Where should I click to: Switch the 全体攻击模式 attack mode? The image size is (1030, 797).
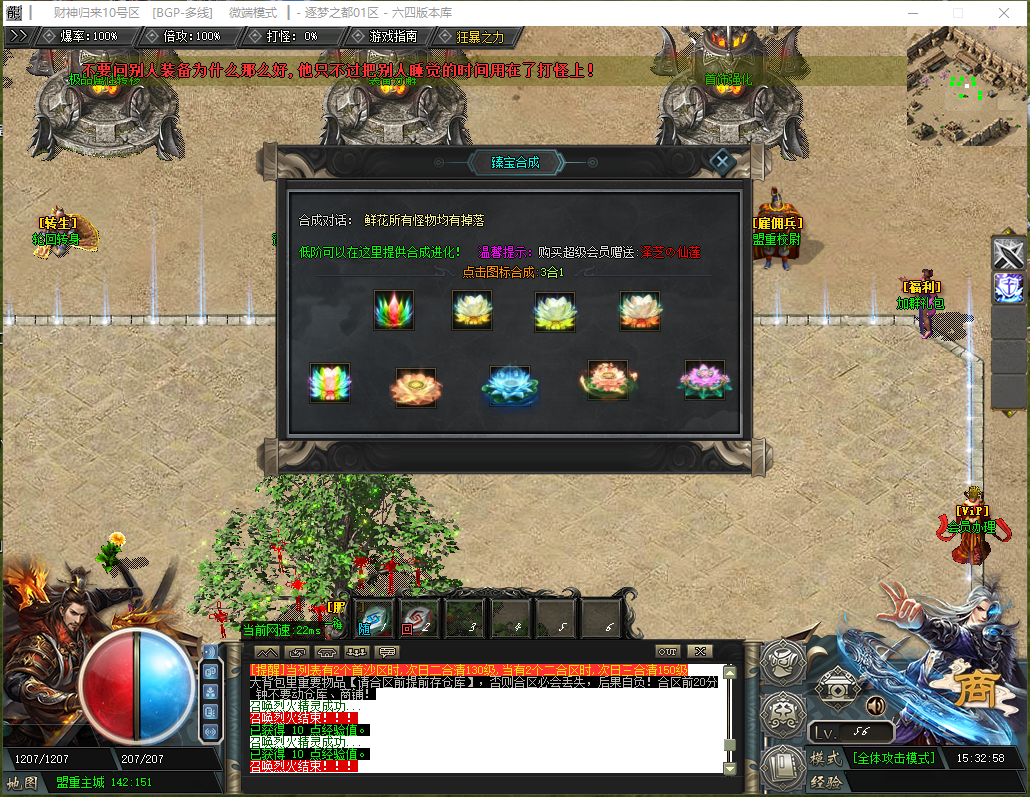coord(894,758)
